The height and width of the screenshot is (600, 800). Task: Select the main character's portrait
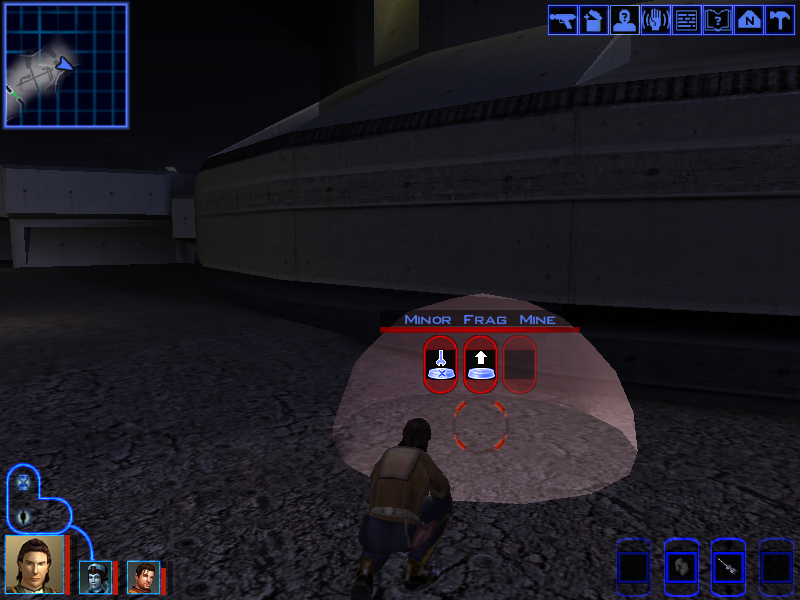[x=34, y=565]
